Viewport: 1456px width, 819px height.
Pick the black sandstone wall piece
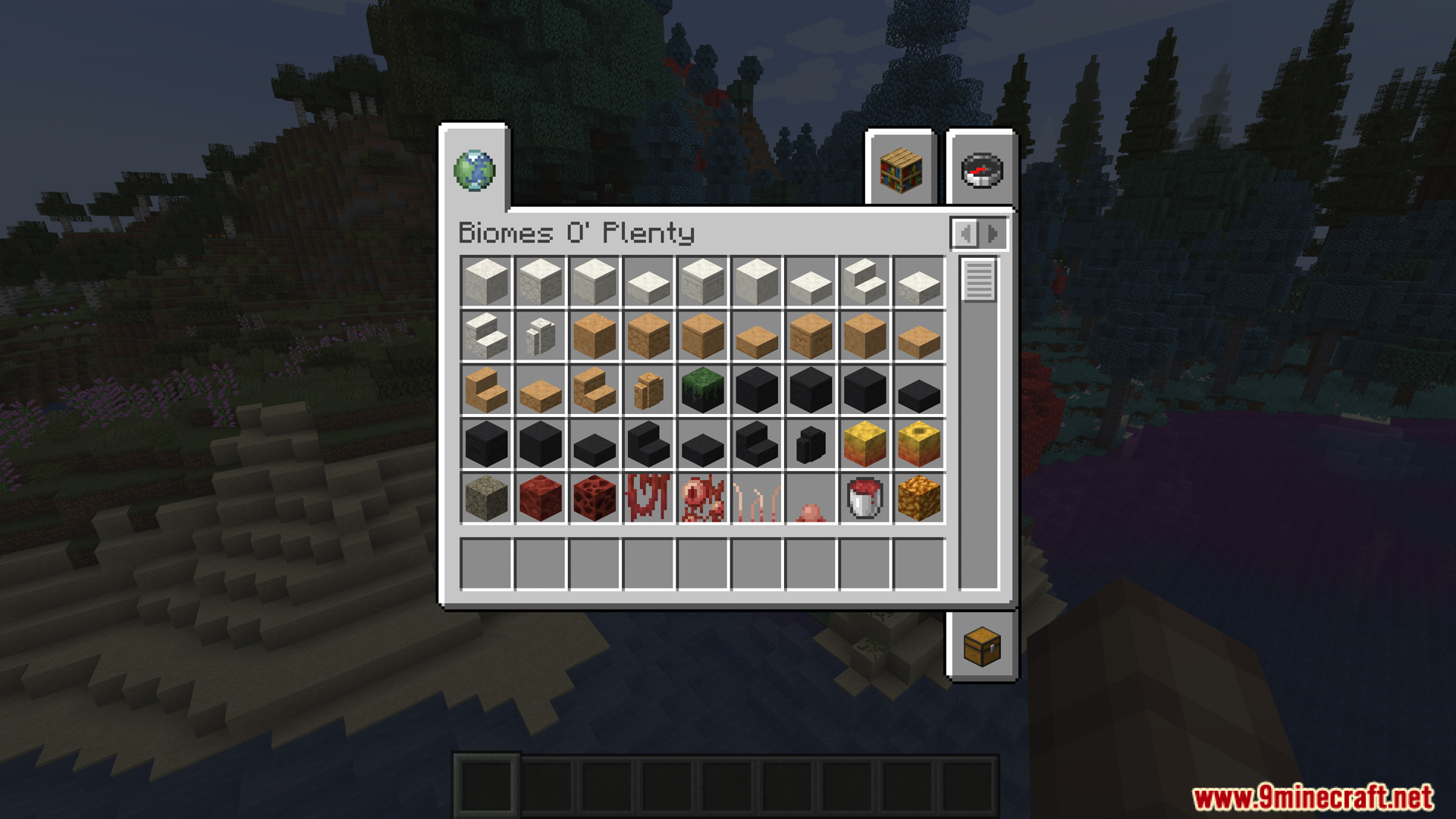point(811,444)
